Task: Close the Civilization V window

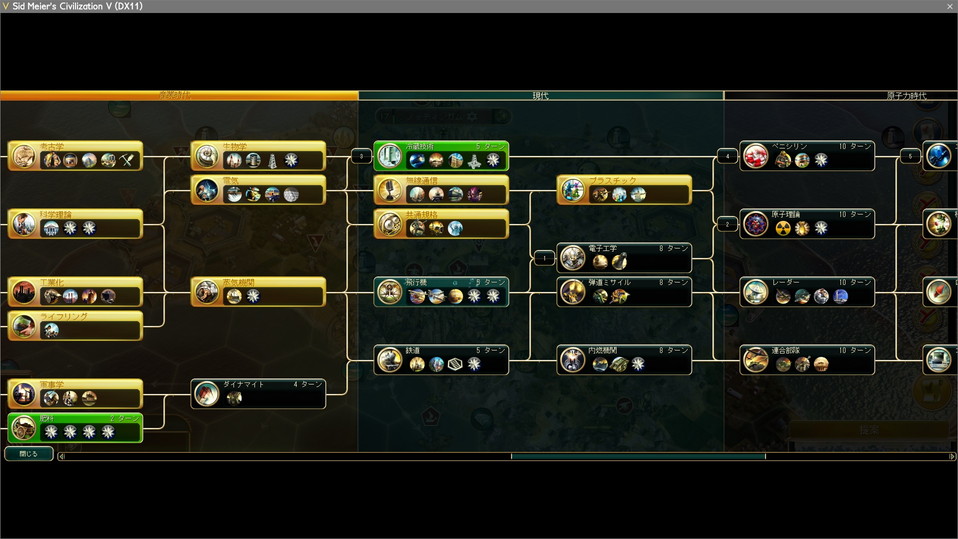Action: pos(949,6)
